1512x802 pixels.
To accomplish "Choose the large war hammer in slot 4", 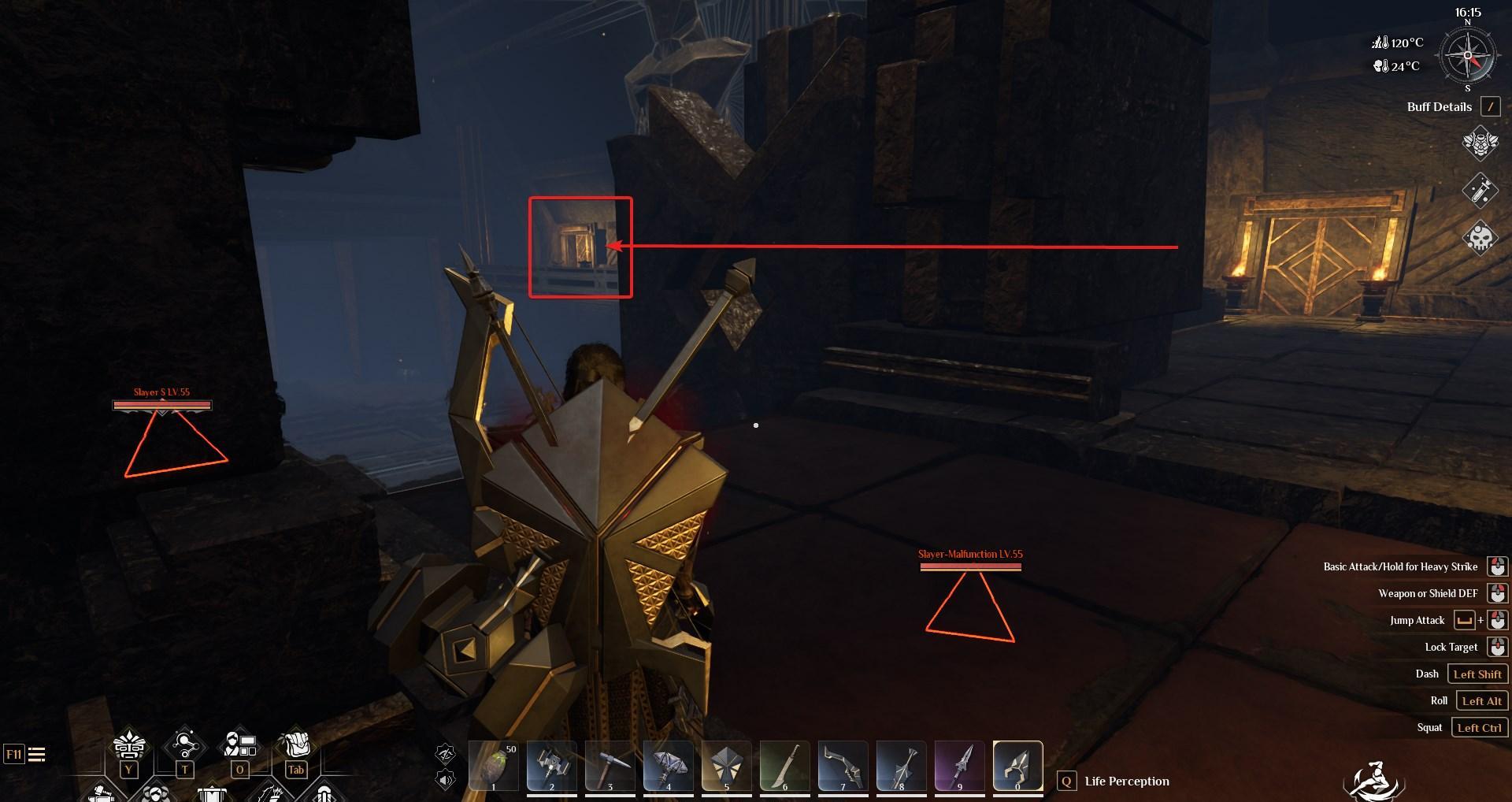I will (668, 766).
